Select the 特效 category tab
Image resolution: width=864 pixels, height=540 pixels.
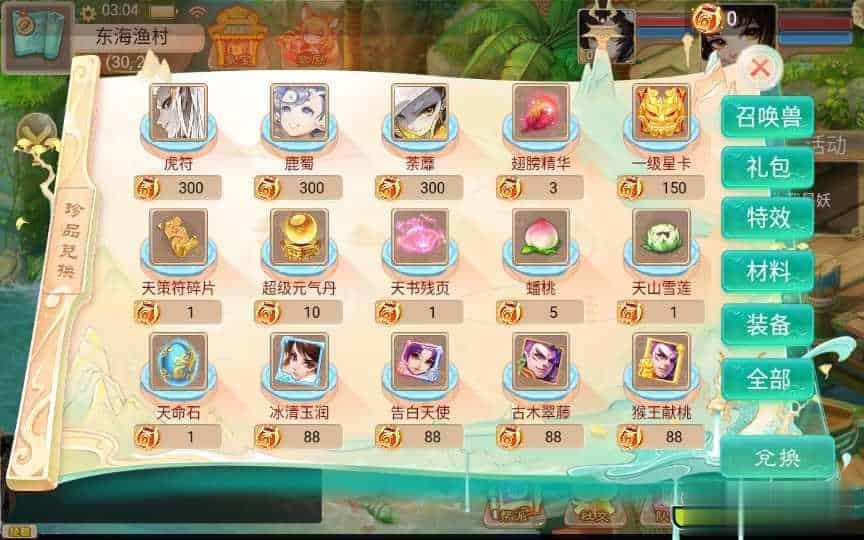(768, 219)
